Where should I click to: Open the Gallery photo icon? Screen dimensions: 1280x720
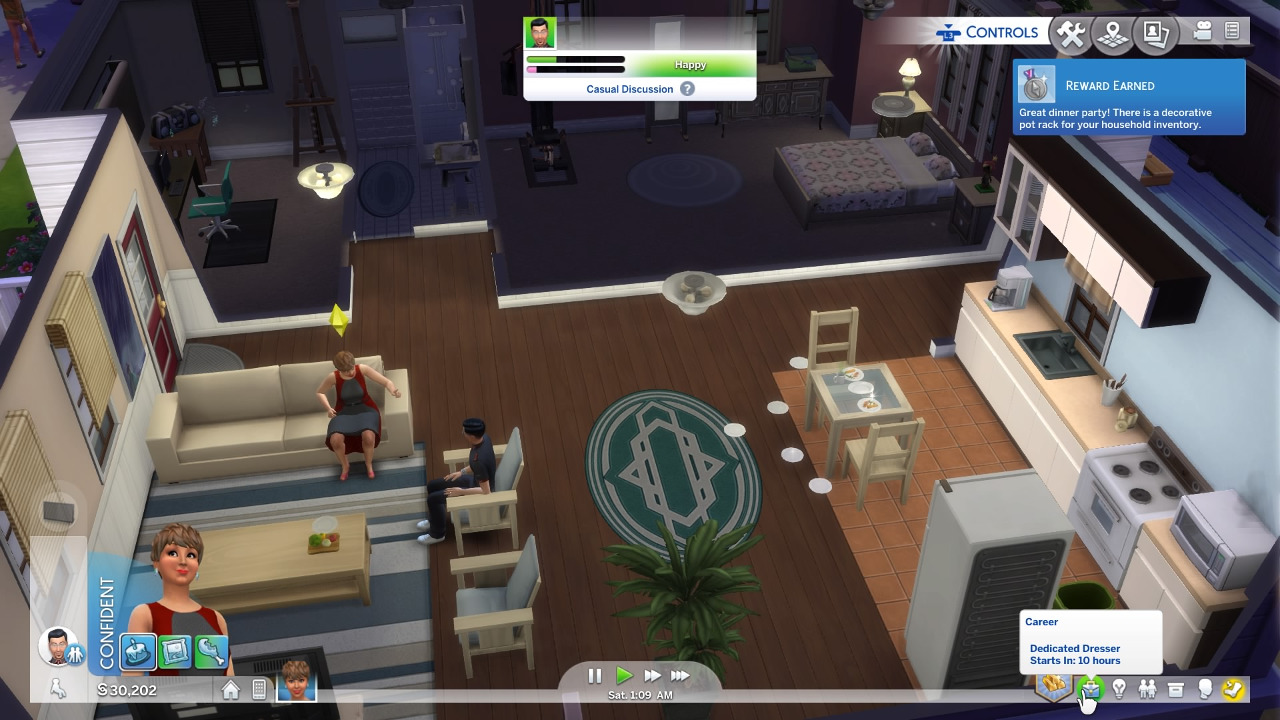click(1156, 34)
